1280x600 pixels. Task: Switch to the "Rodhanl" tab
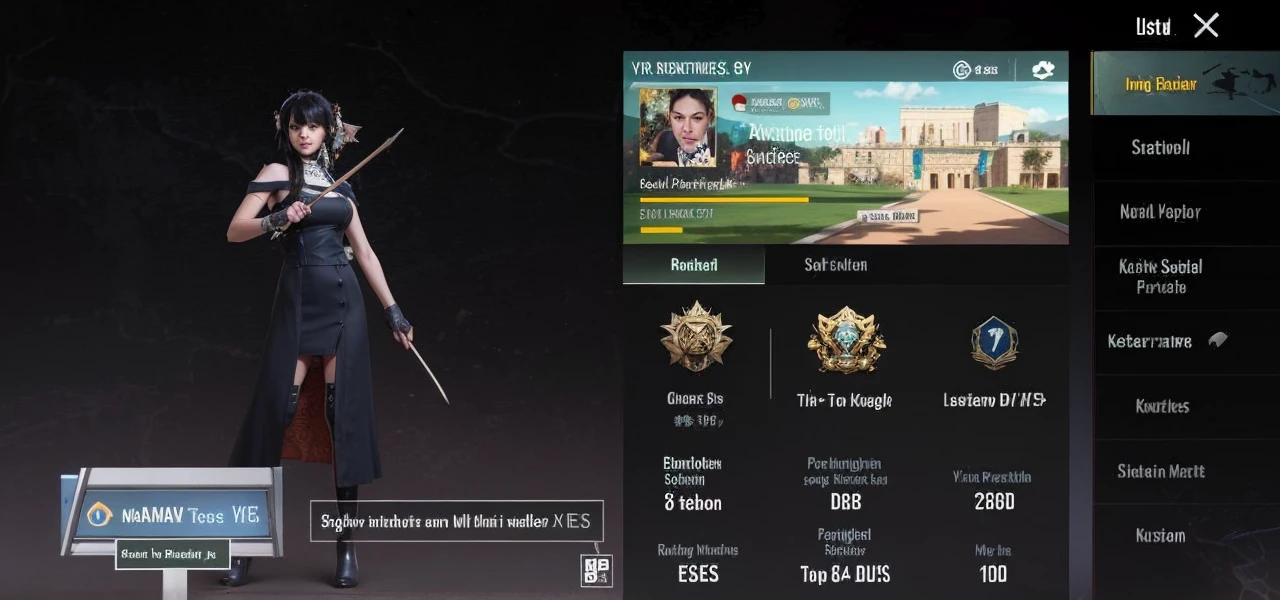tap(693, 265)
